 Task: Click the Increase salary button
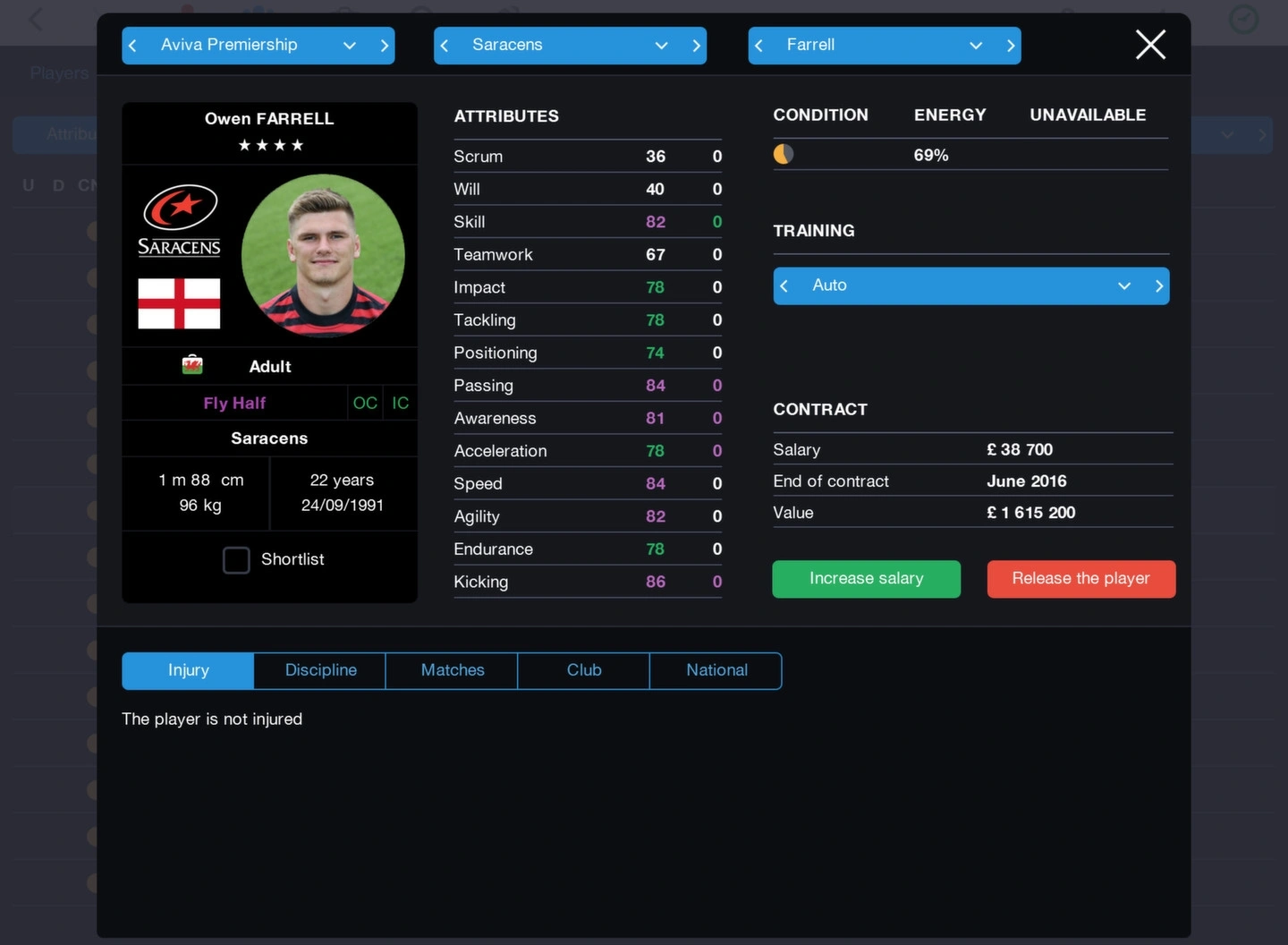tap(866, 579)
